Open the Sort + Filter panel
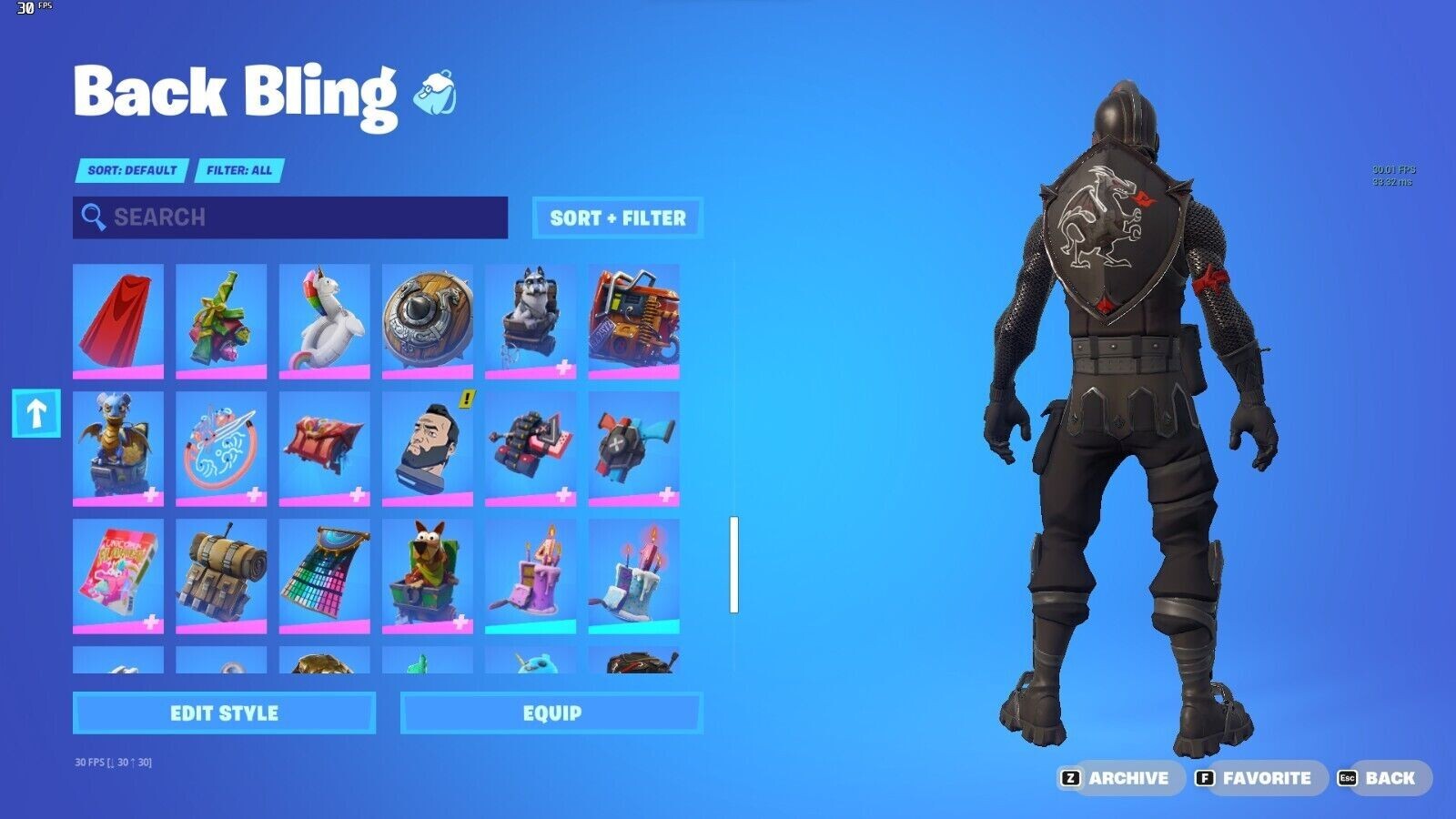This screenshot has width=1456, height=819. point(618,217)
